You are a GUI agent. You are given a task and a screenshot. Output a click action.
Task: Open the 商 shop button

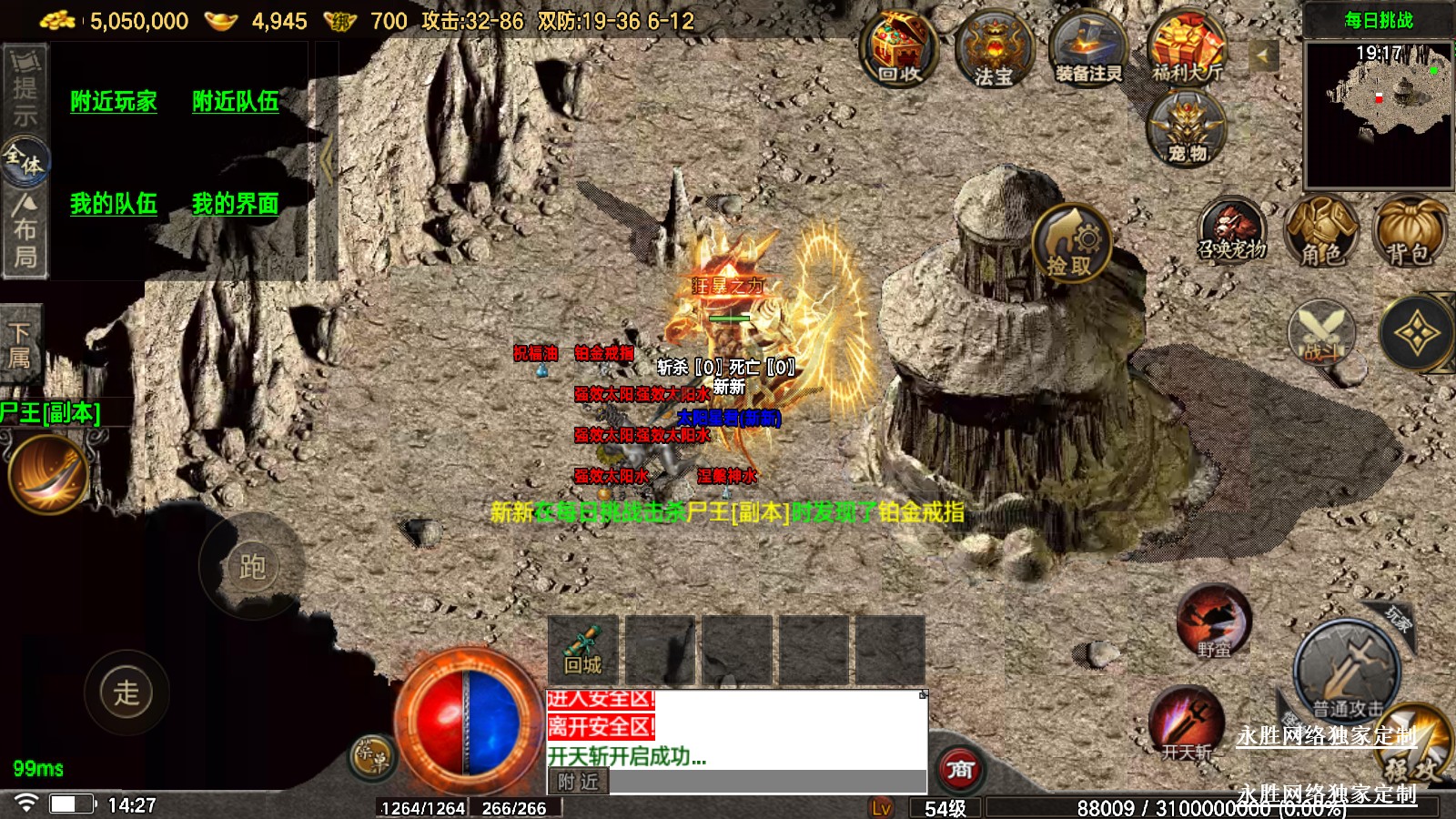click(x=960, y=770)
